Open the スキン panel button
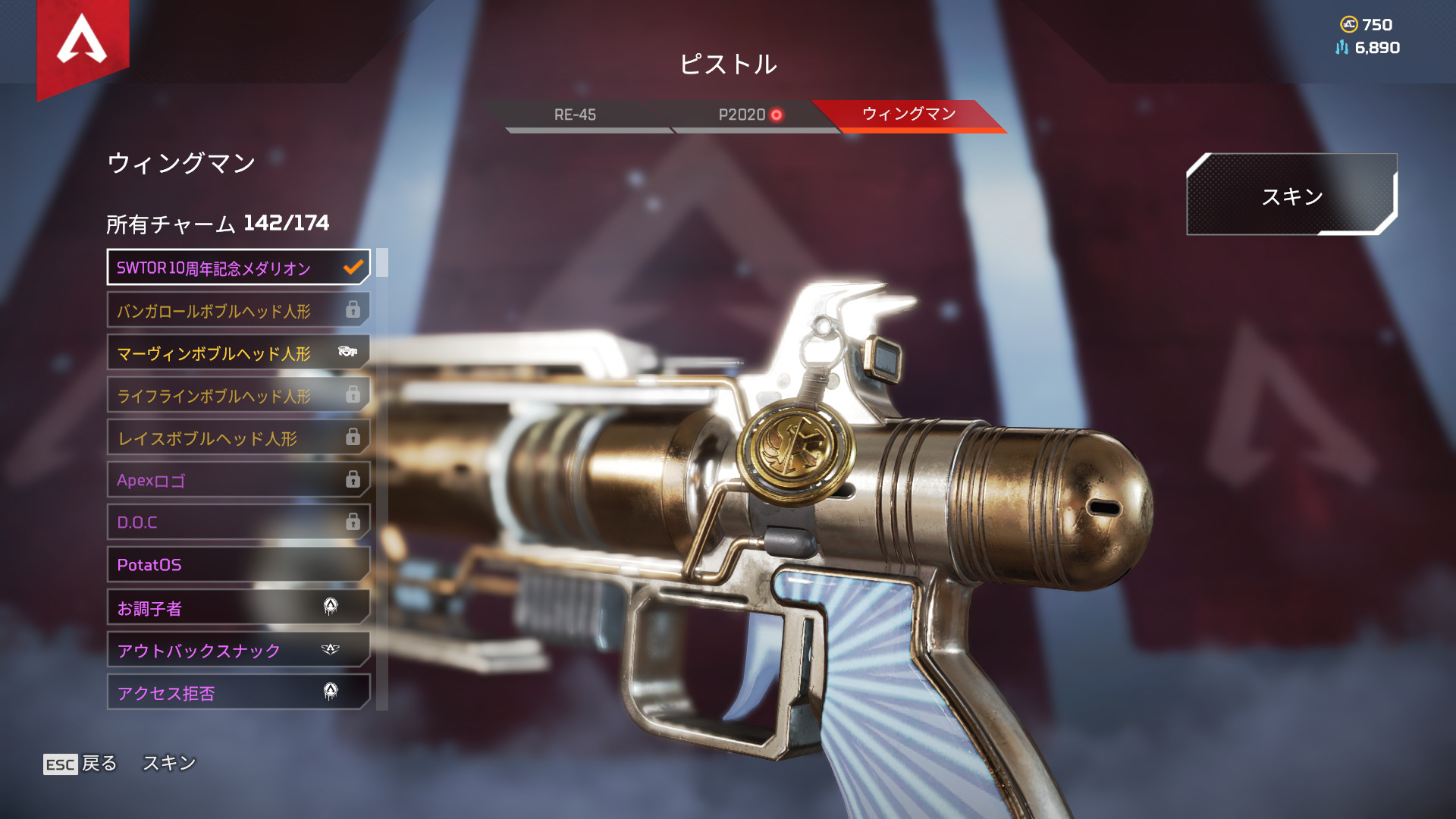Screen dimensions: 1456x819 [1291, 196]
